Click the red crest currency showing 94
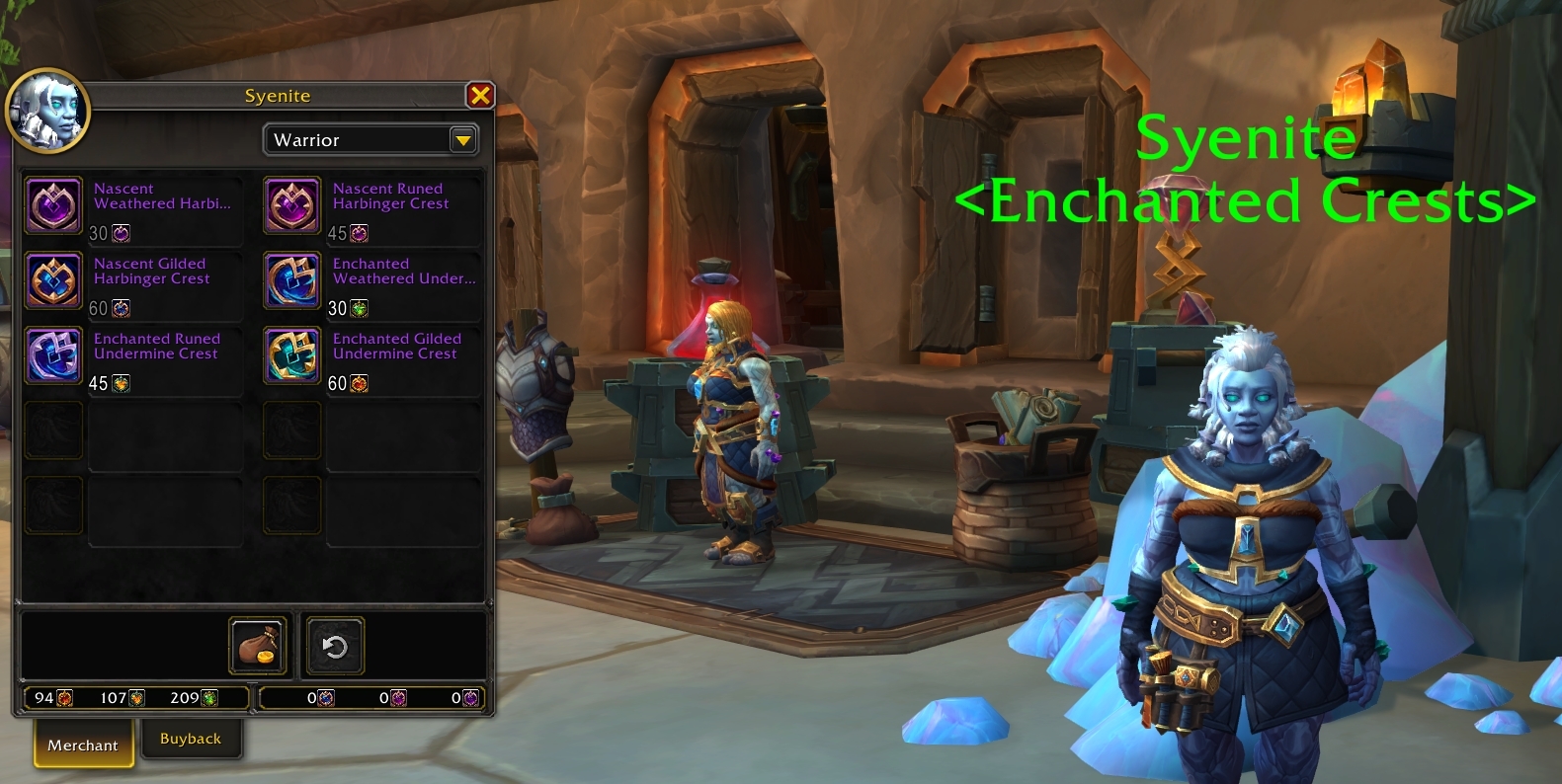Image resolution: width=1562 pixels, height=784 pixels. (61, 697)
